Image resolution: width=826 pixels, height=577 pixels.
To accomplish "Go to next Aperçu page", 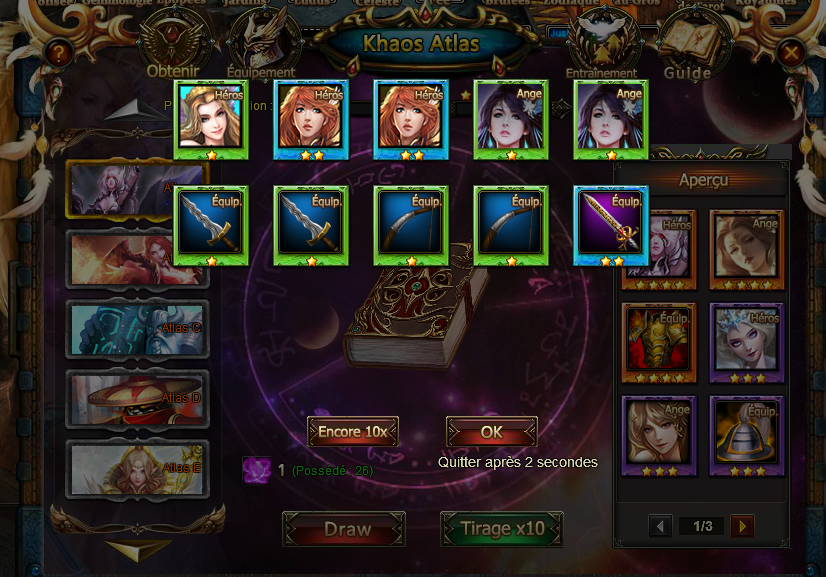I will click(x=742, y=526).
